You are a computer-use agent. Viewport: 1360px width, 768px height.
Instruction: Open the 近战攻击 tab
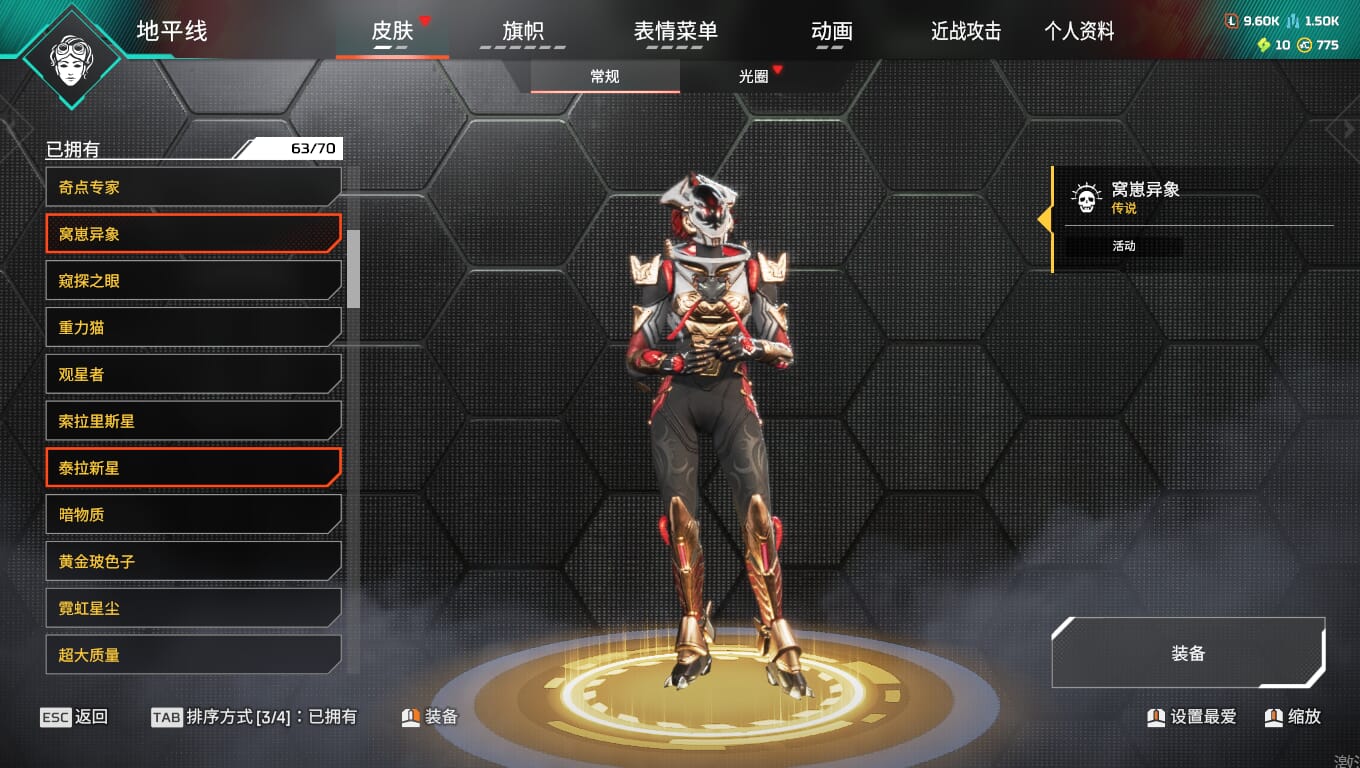pyautogui.click(x=965, y=31)
